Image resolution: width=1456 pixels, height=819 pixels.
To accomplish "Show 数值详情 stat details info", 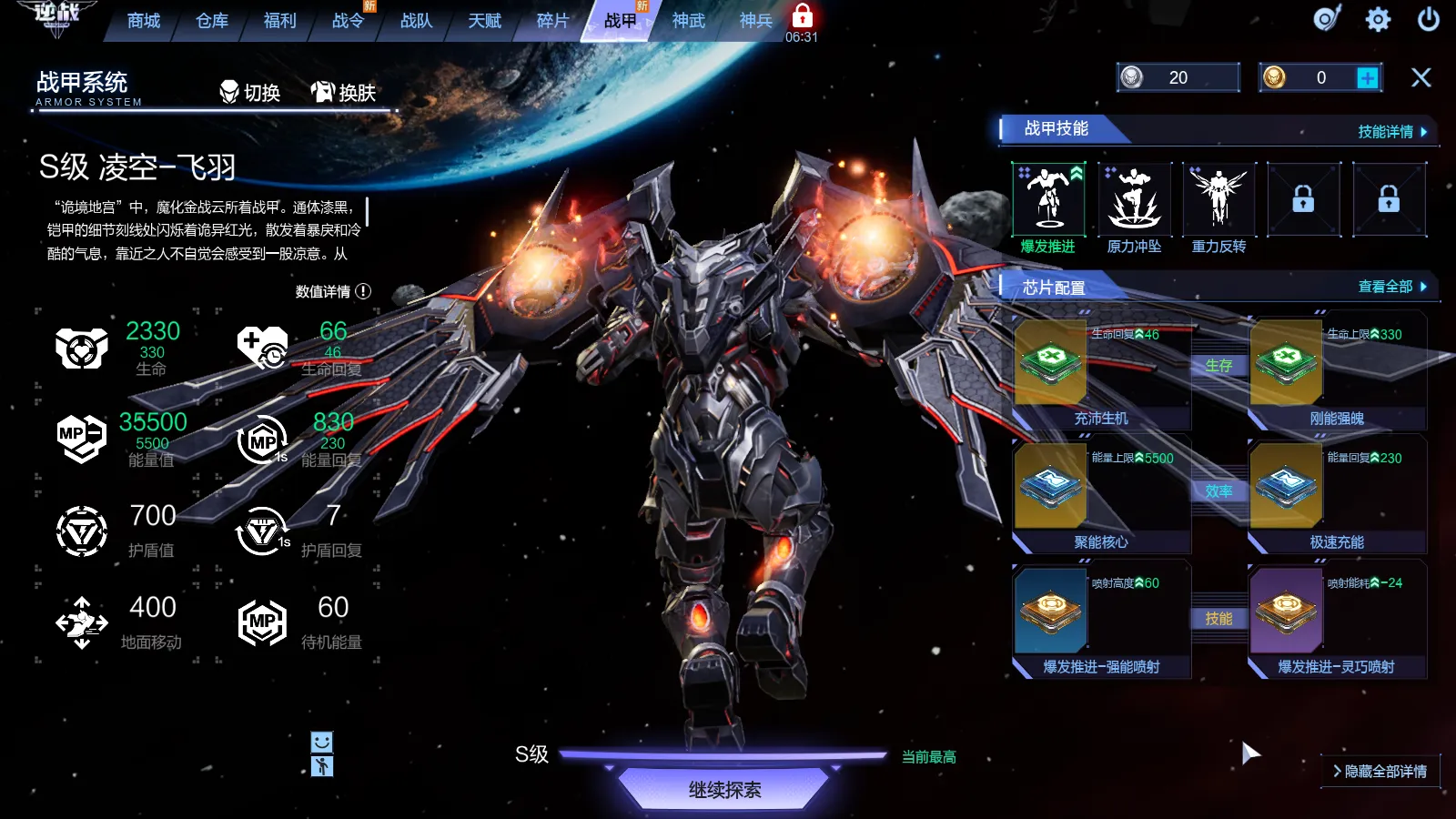I will (333, 291).
